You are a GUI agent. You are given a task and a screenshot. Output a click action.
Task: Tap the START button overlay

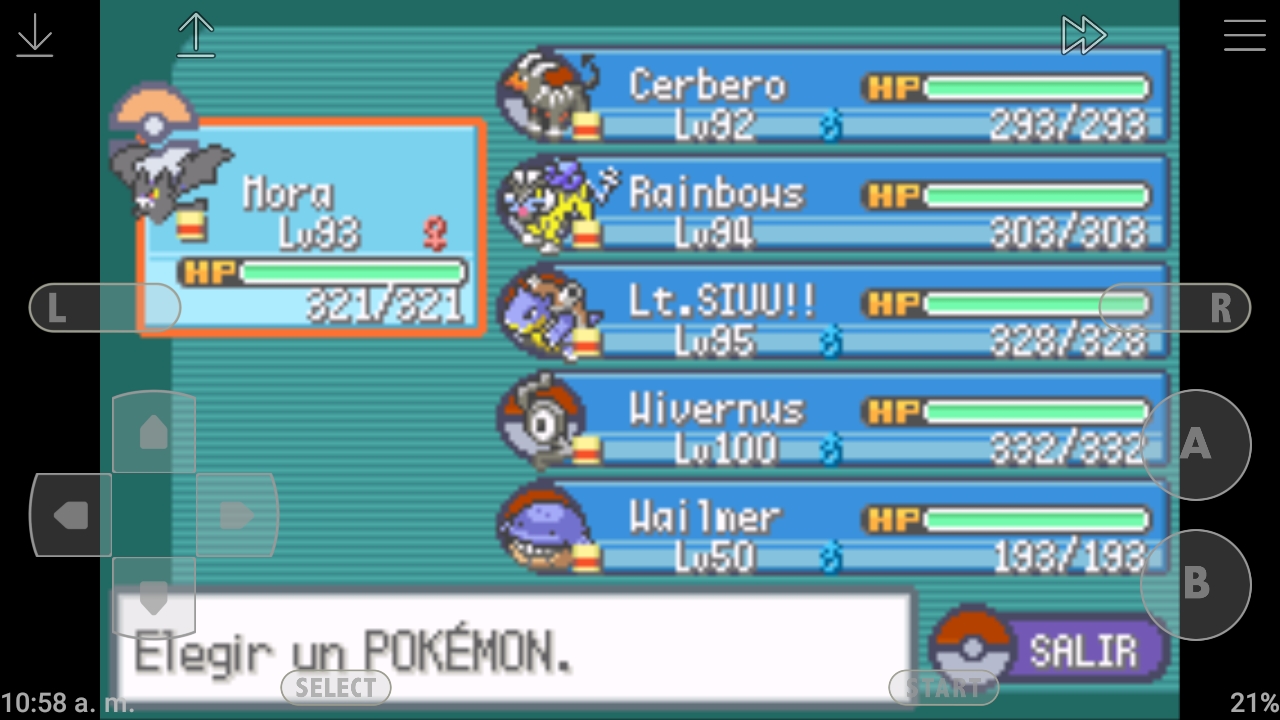(x=943, y=688)
